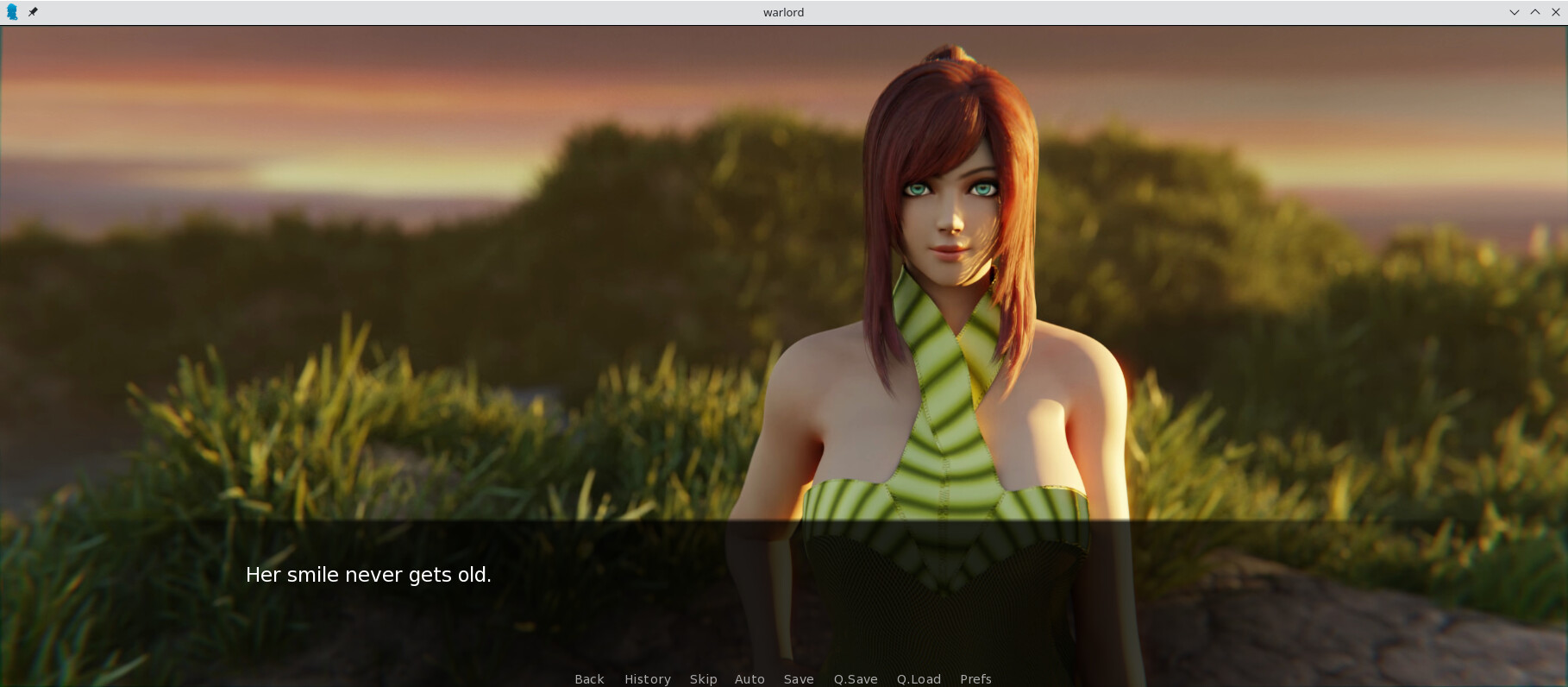Click the blue application icon in title bar

pyautogui.click(x=13, y=12)
